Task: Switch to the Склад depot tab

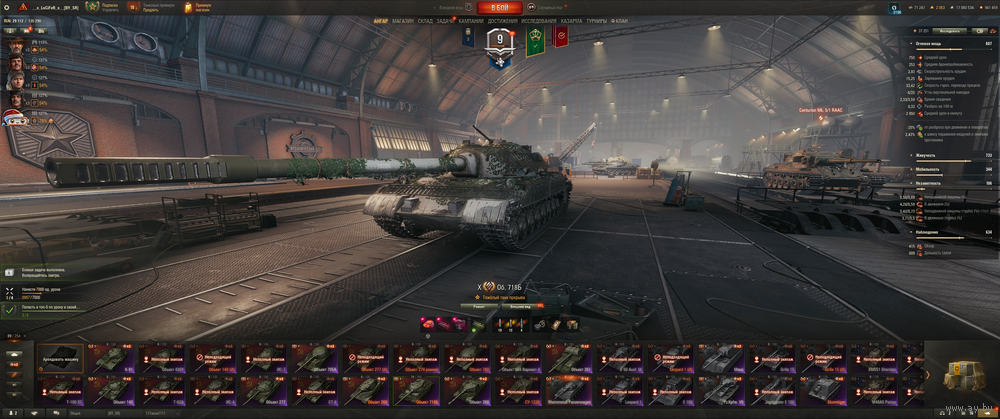Action: 425,19
